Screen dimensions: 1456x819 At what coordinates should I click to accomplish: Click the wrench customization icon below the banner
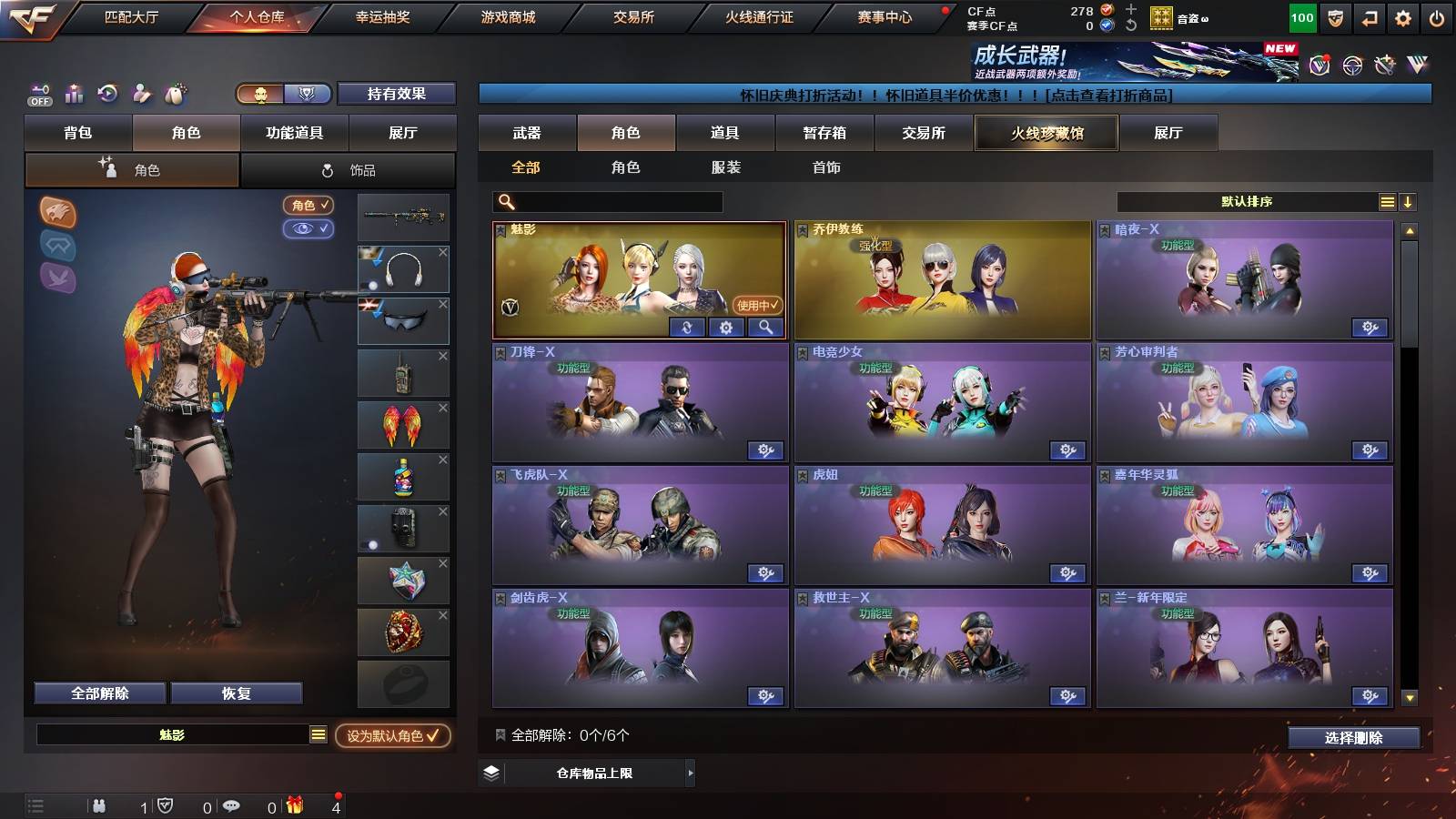1386,66
